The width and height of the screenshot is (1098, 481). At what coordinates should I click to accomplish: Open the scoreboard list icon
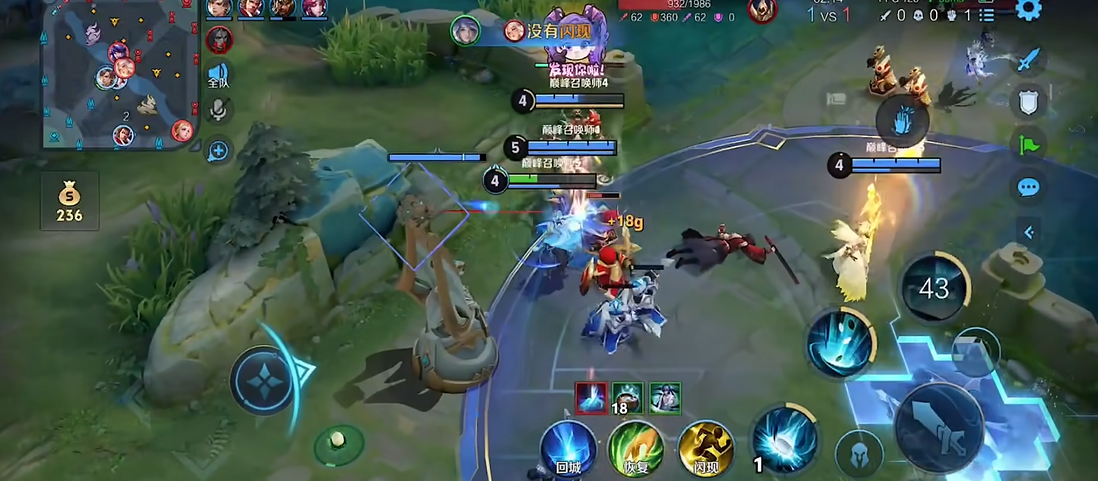(987, 16)
